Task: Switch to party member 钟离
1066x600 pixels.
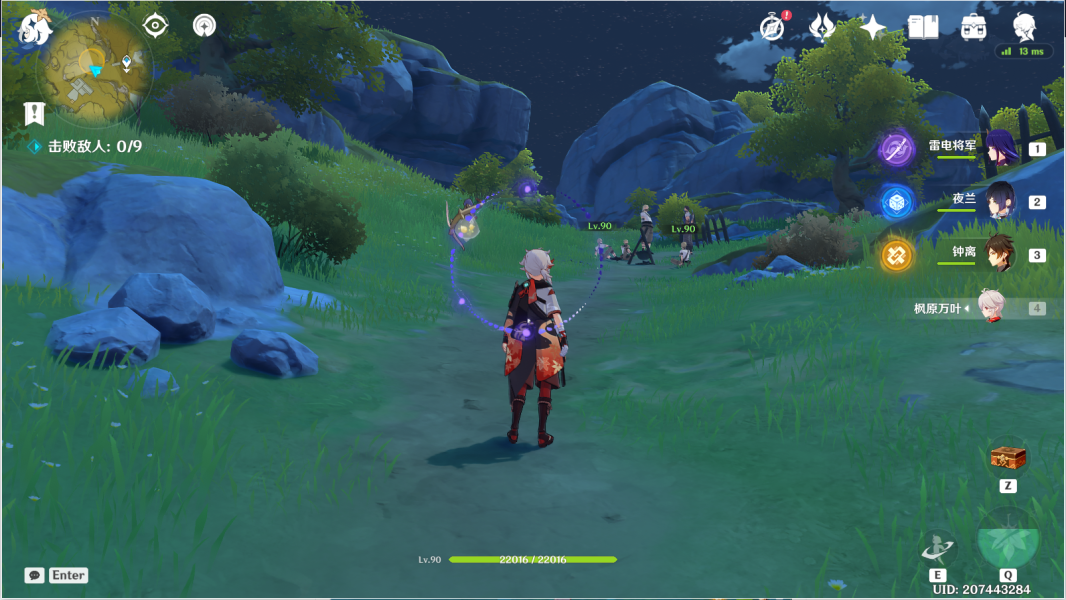Action: (1001, 255)
